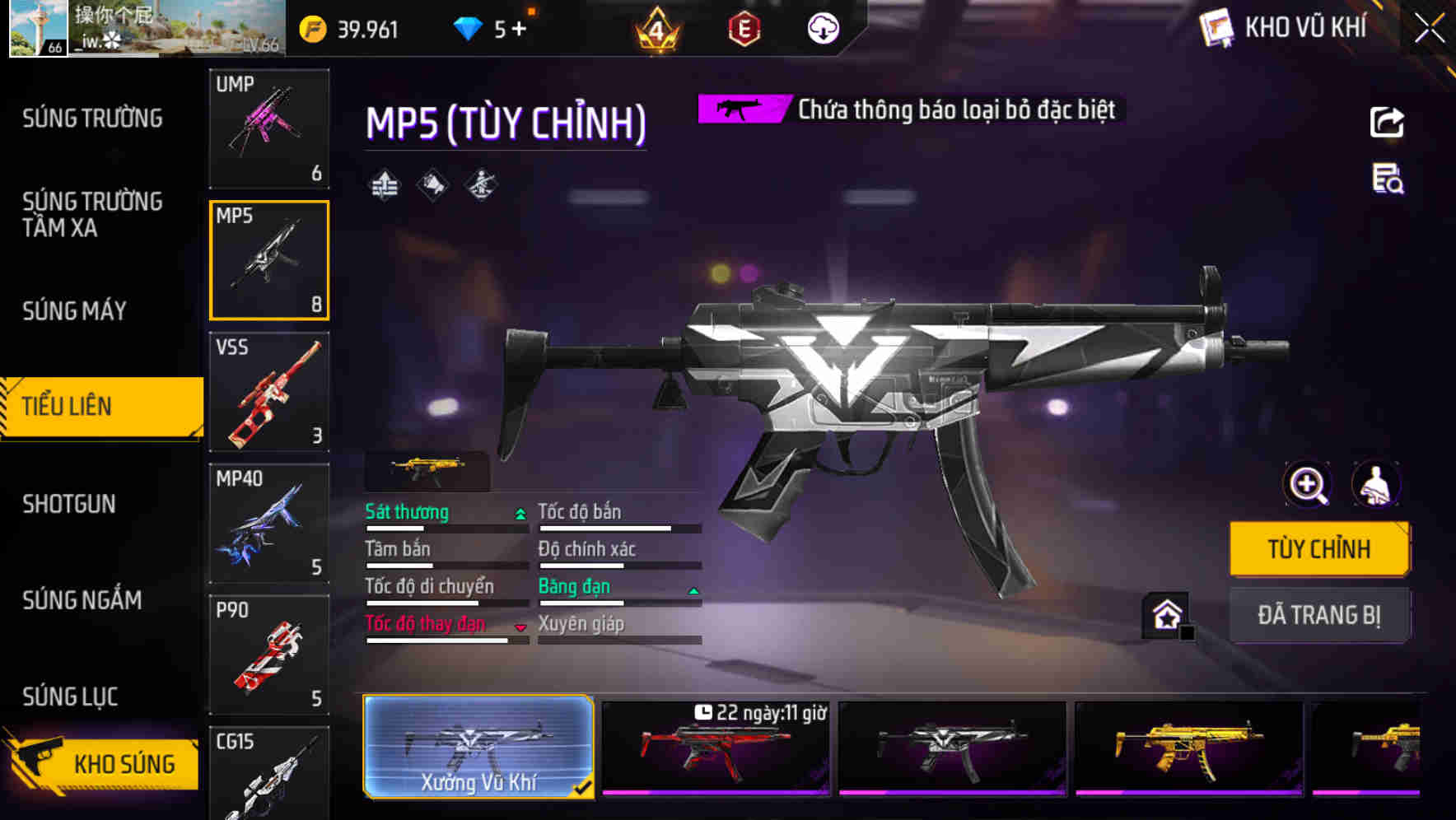
Task: Select the P90 weapon tile
Action: pos(269,655)
